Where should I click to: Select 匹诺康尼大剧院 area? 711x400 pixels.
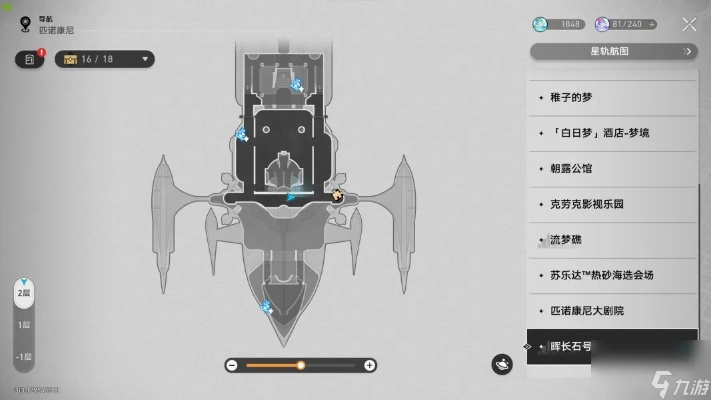(611, 310)
